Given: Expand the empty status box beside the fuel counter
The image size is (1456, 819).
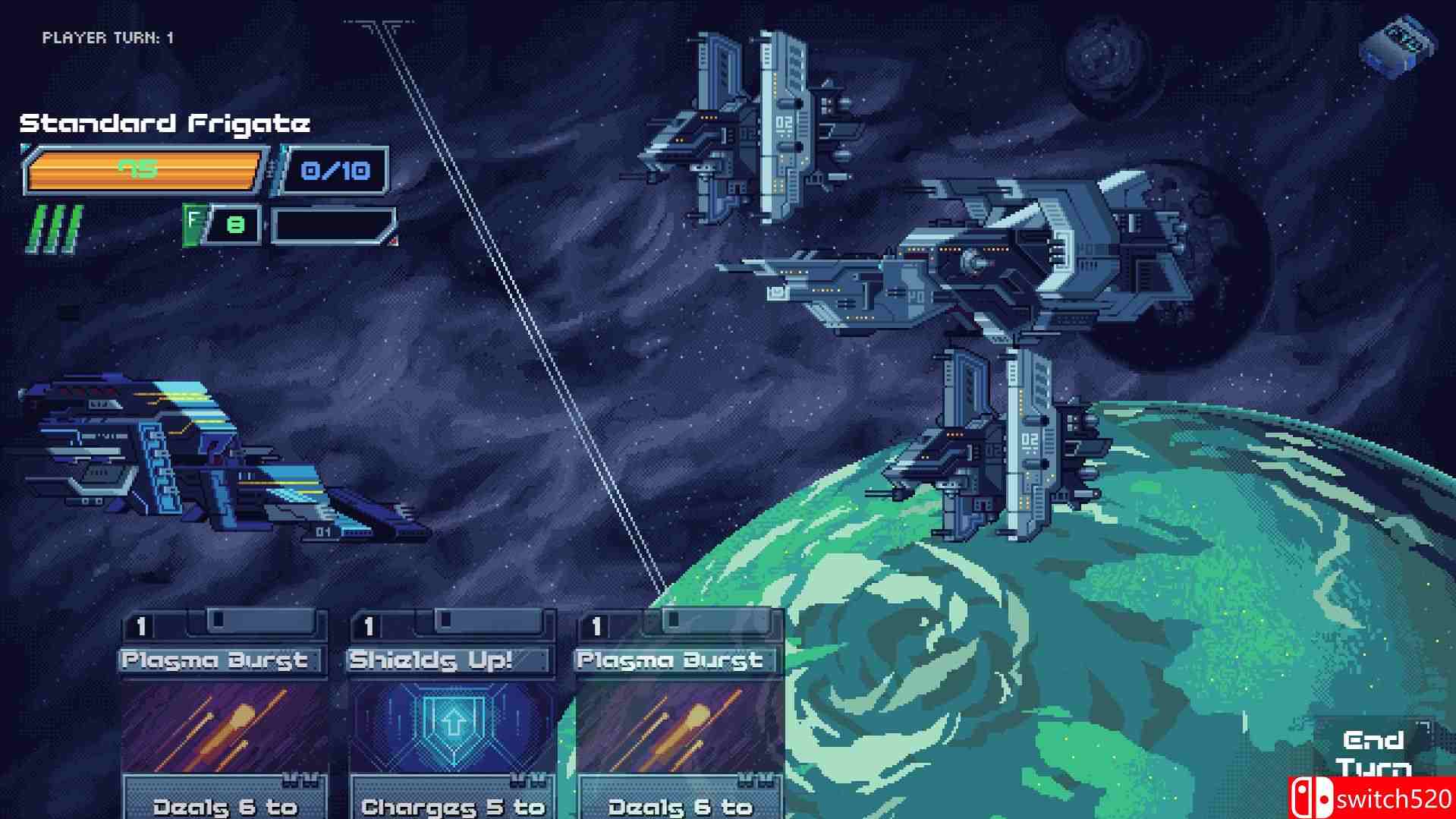Looking at the screenshot, I should pyautogui.click(x=332, y=222).
